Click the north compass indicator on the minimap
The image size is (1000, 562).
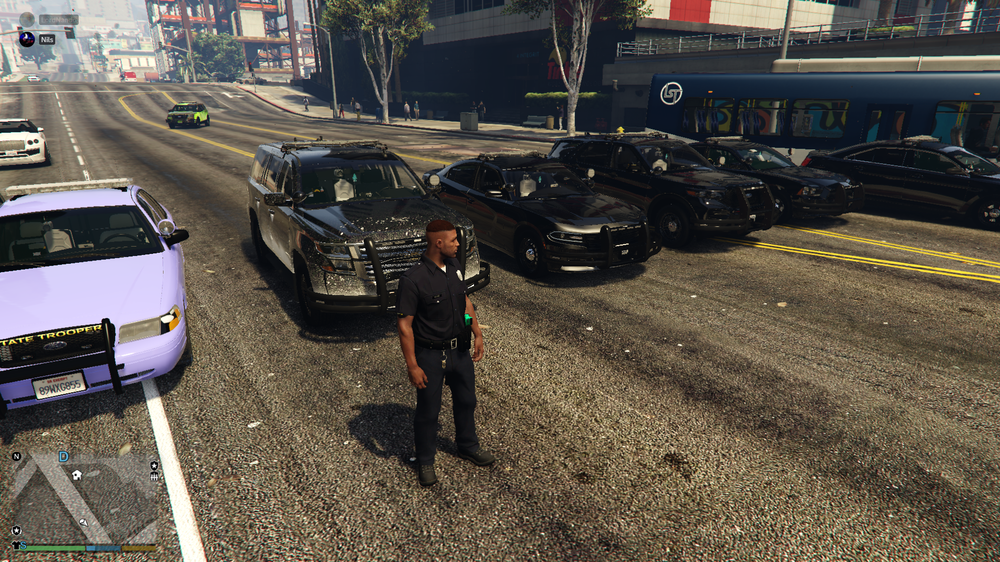(x=16, y=456)
